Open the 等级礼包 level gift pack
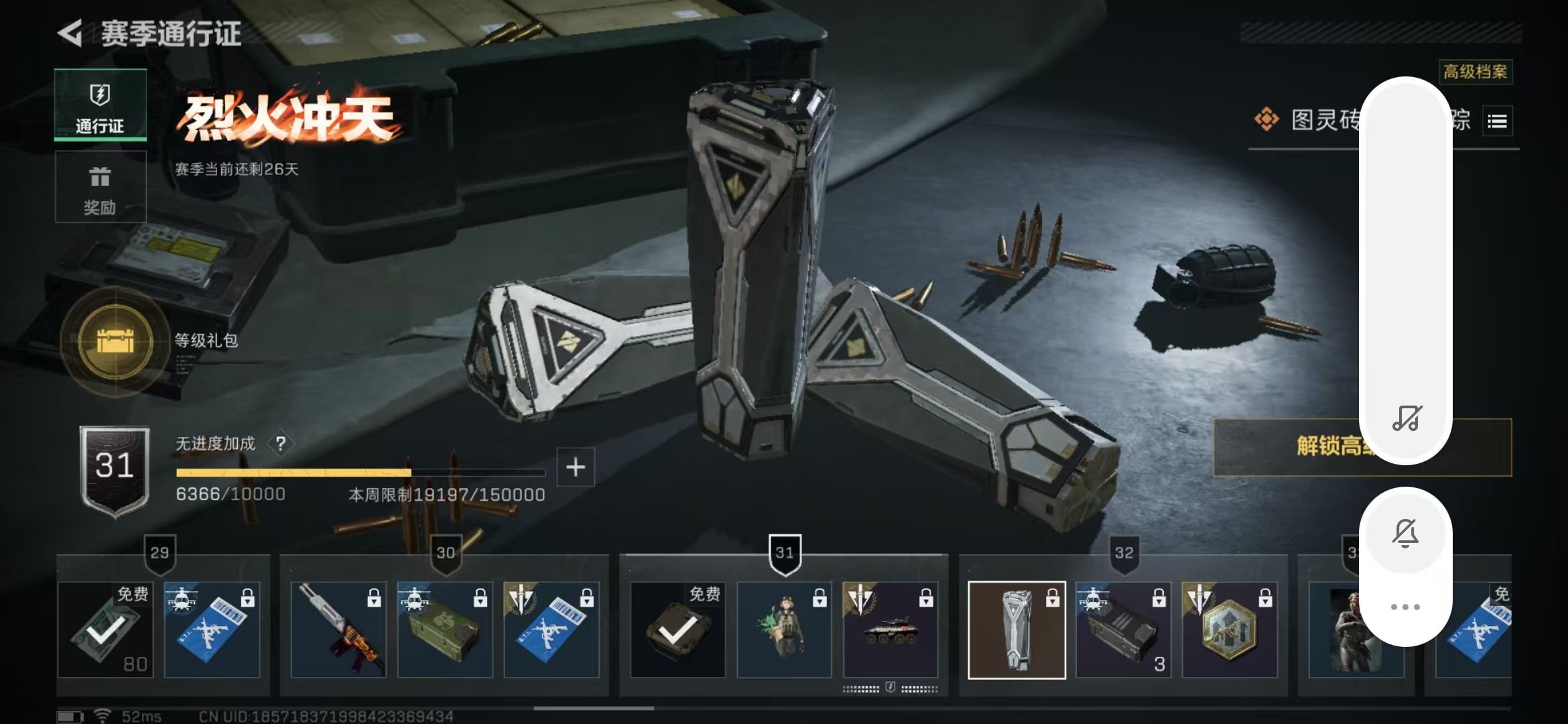 (115, 341)
